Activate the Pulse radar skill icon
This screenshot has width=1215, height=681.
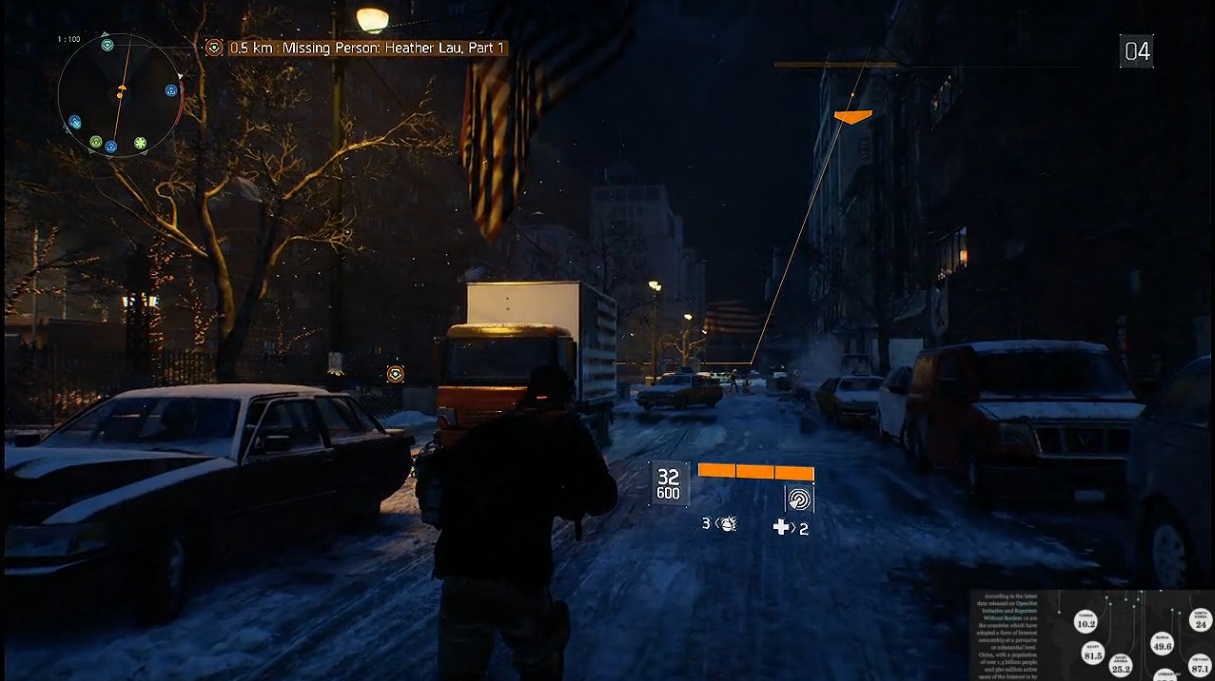coord(799,498)
